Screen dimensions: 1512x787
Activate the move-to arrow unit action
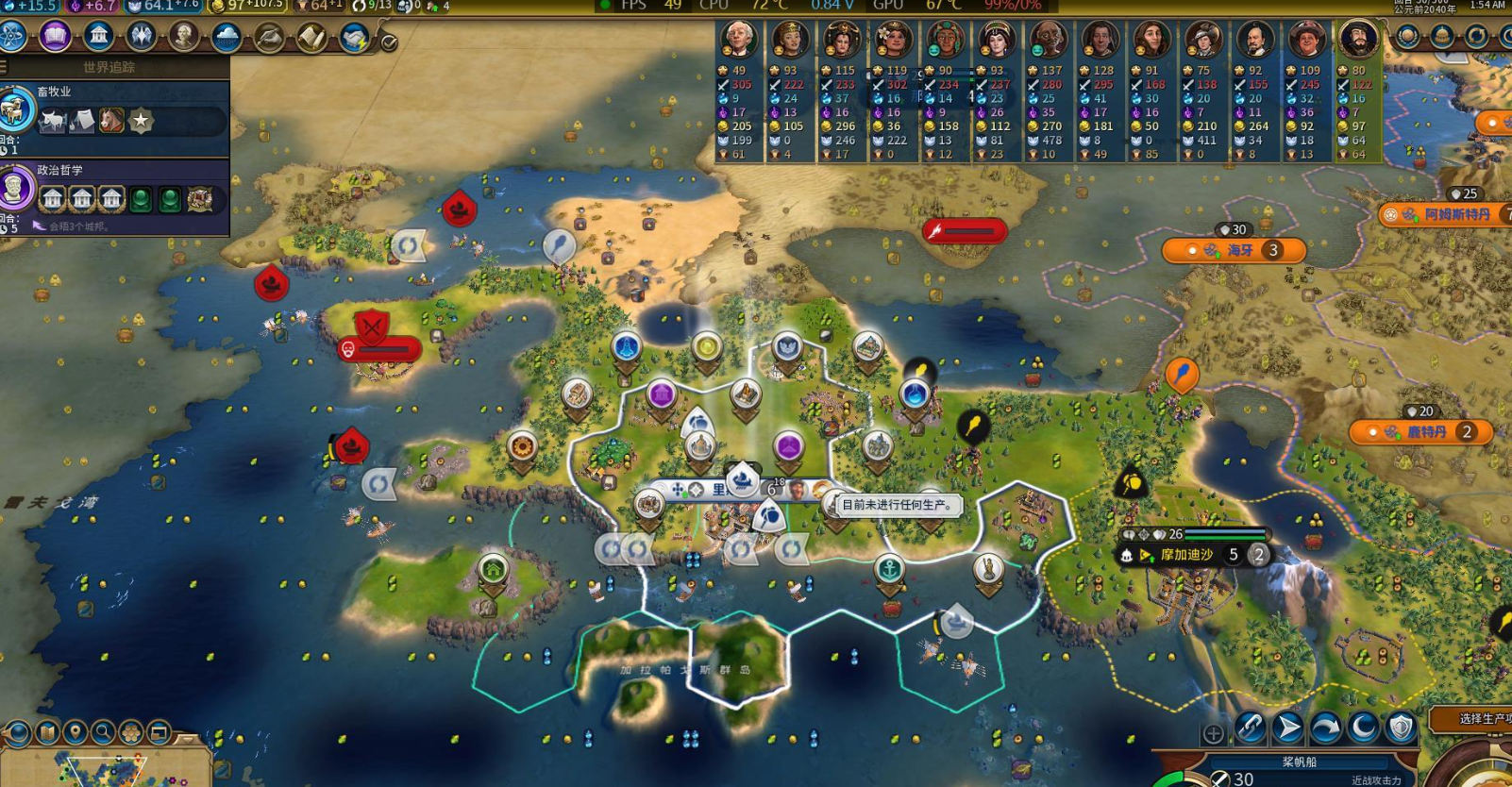[x=1287, y=728]
